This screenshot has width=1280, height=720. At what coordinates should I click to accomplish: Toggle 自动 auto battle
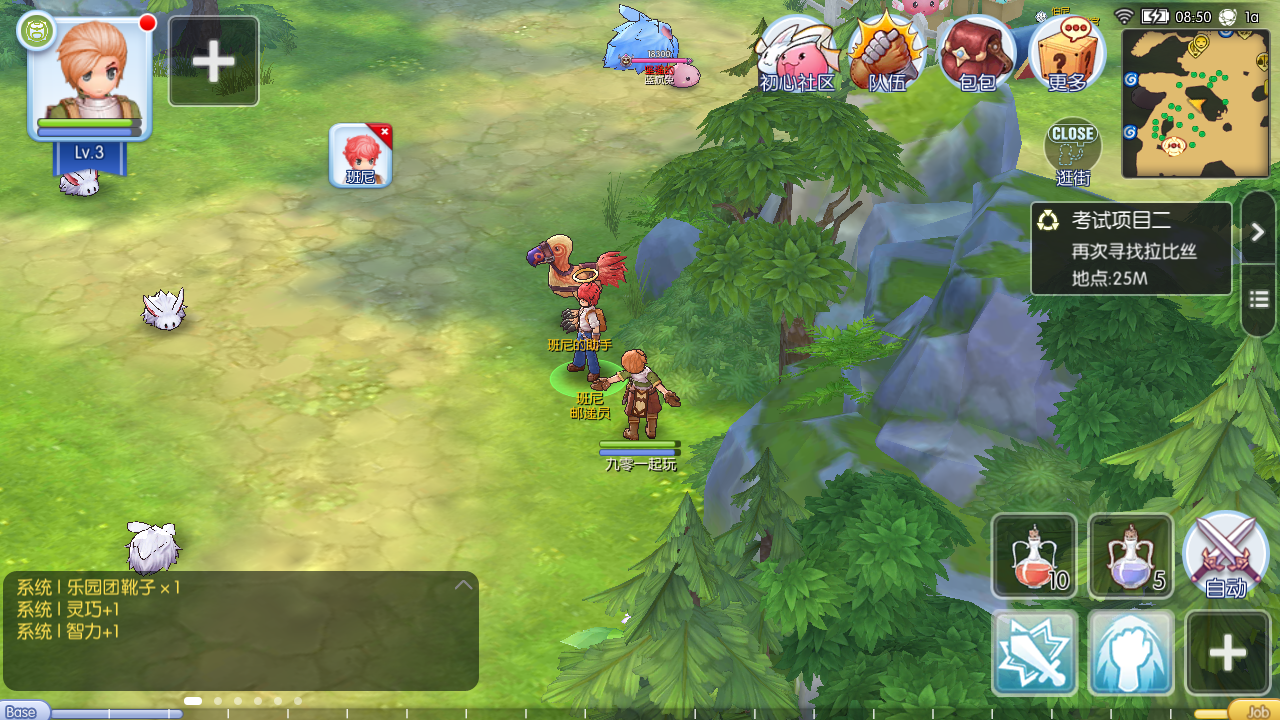pos(1226,555)
